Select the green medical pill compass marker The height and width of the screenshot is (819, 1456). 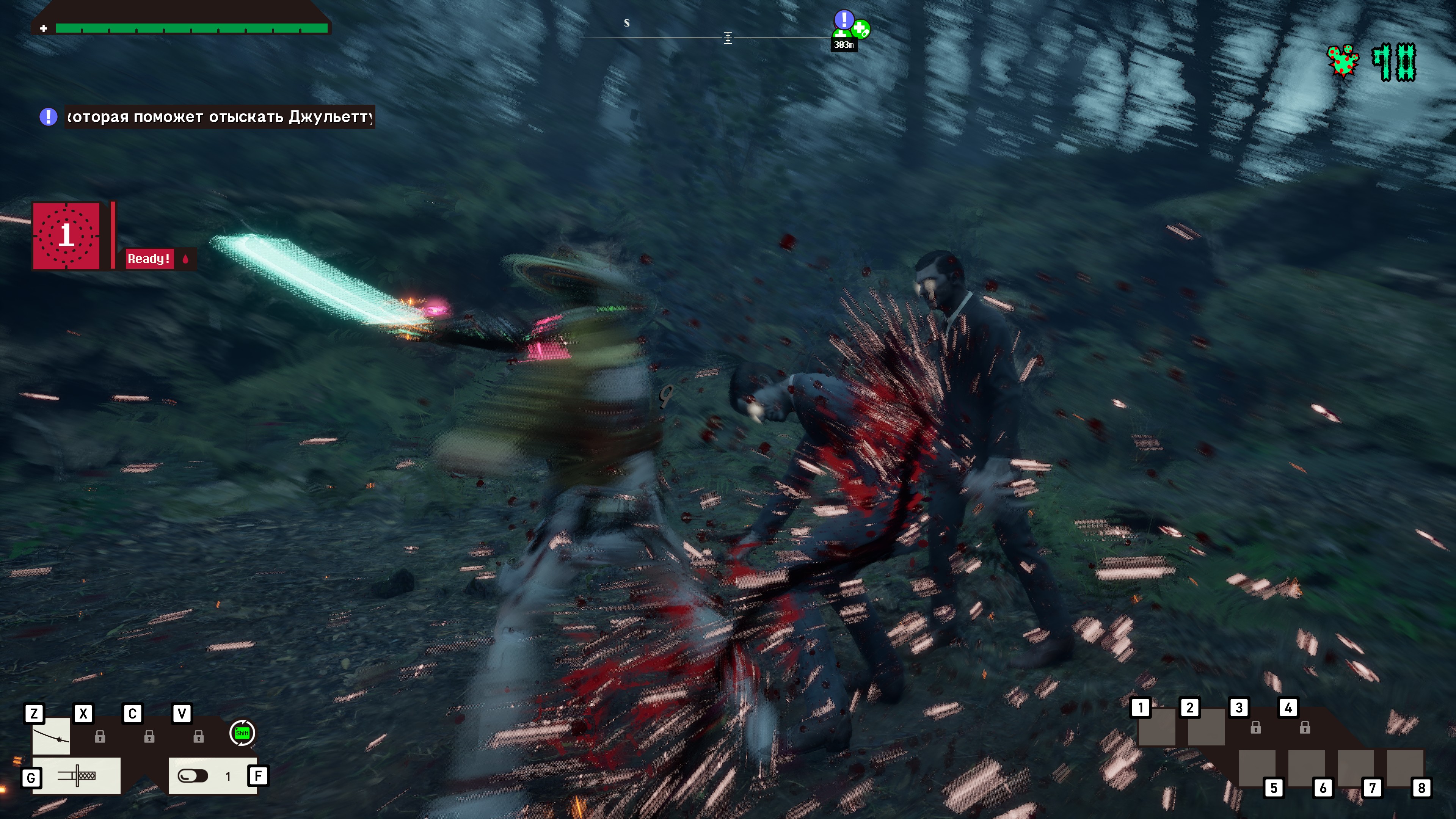[861, 29]
